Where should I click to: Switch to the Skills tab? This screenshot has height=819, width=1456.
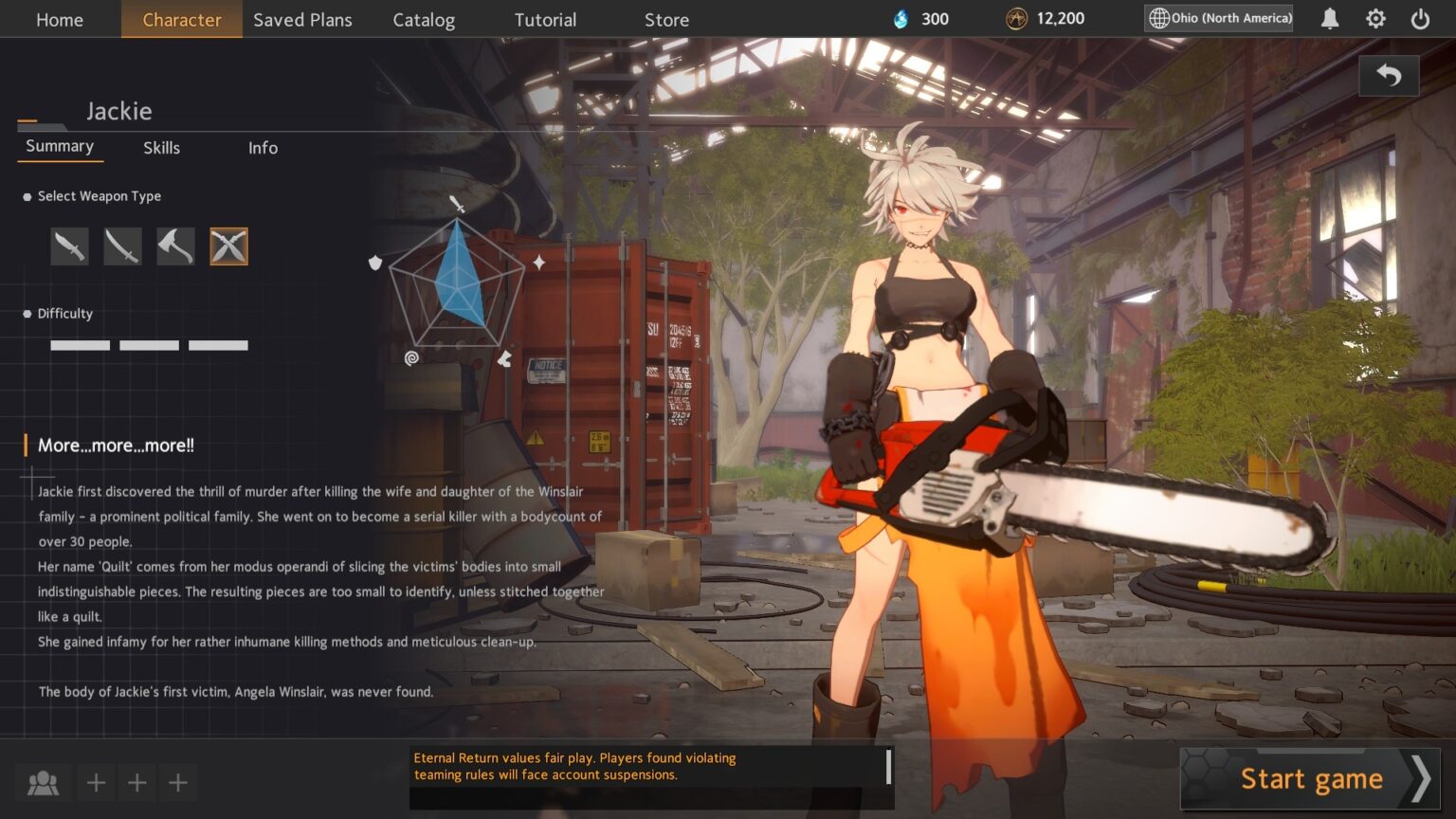(x=161, y=148)
